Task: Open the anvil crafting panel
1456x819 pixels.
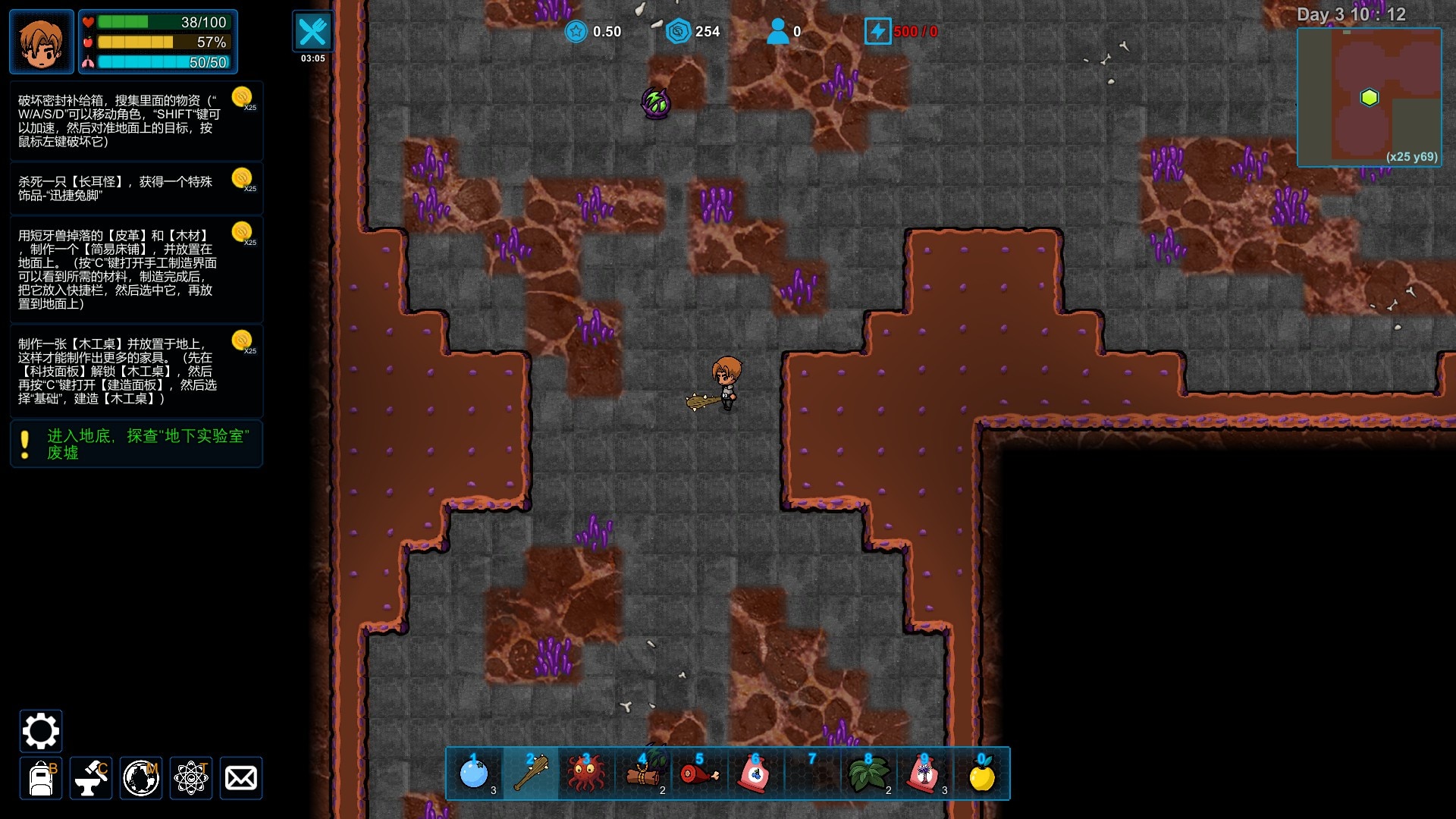Action: pos(91,778)
